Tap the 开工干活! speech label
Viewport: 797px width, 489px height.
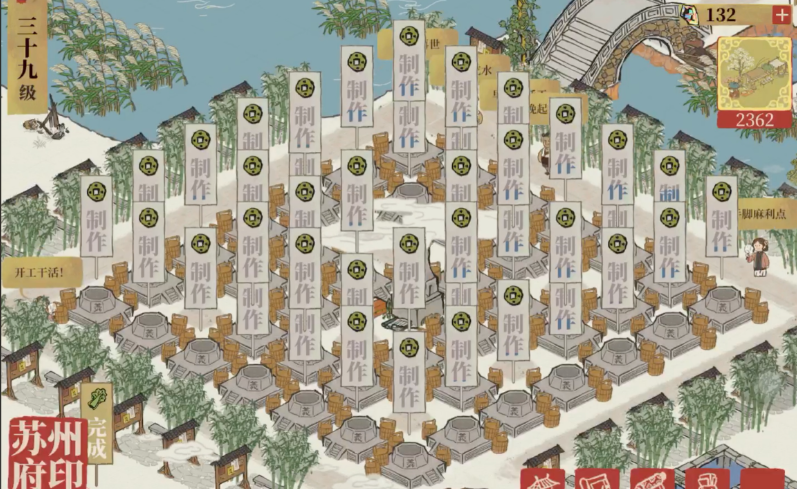click(x=33, y=271)
